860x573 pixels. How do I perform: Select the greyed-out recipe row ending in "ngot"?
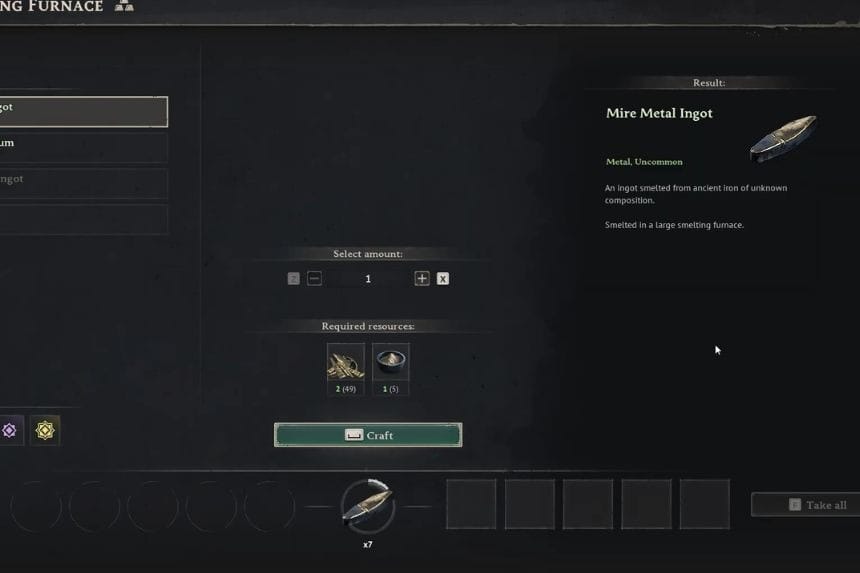pyautogui.click(x=84, y=182)
